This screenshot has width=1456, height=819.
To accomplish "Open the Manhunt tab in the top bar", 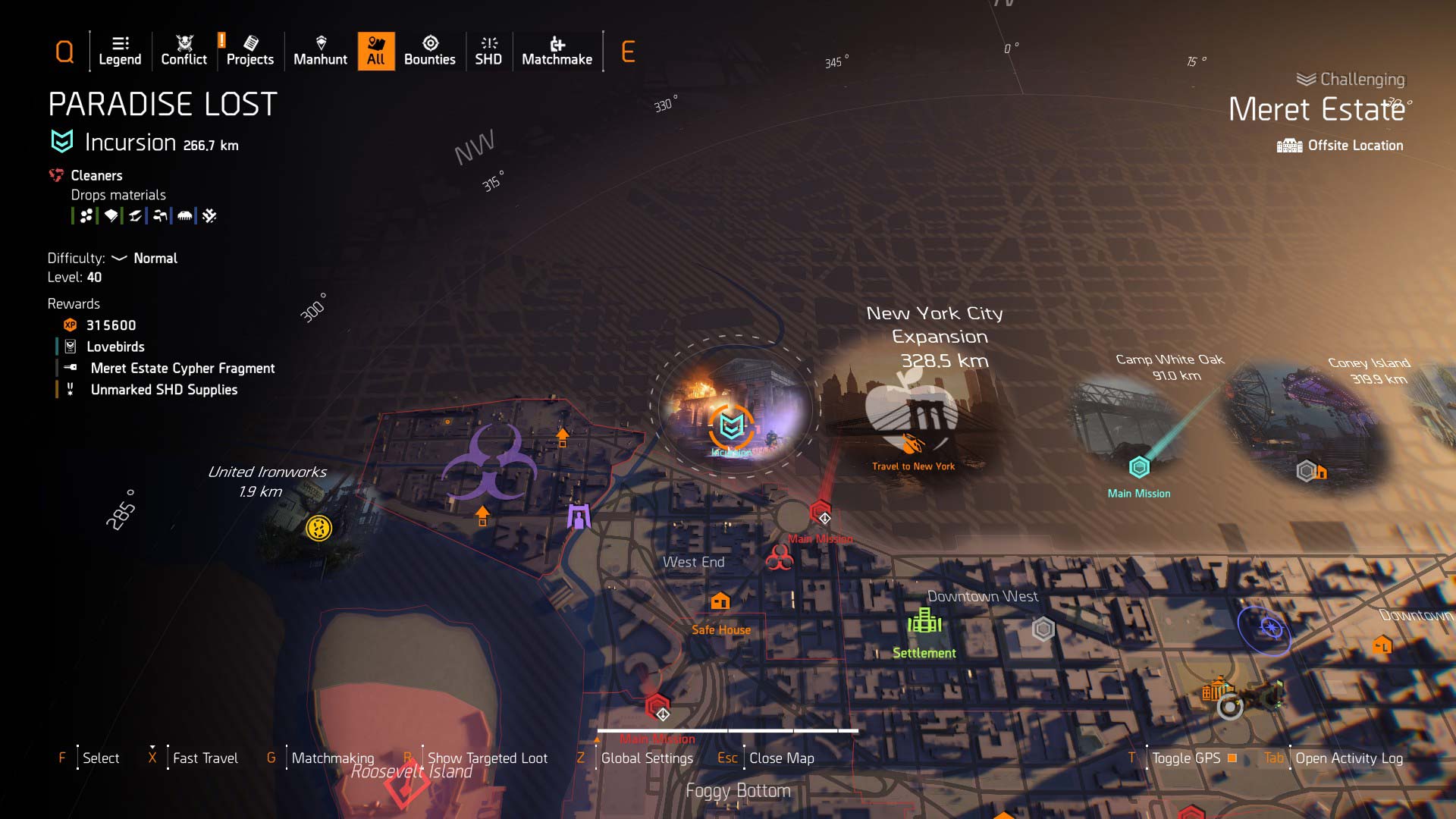I will coord(320,51).
